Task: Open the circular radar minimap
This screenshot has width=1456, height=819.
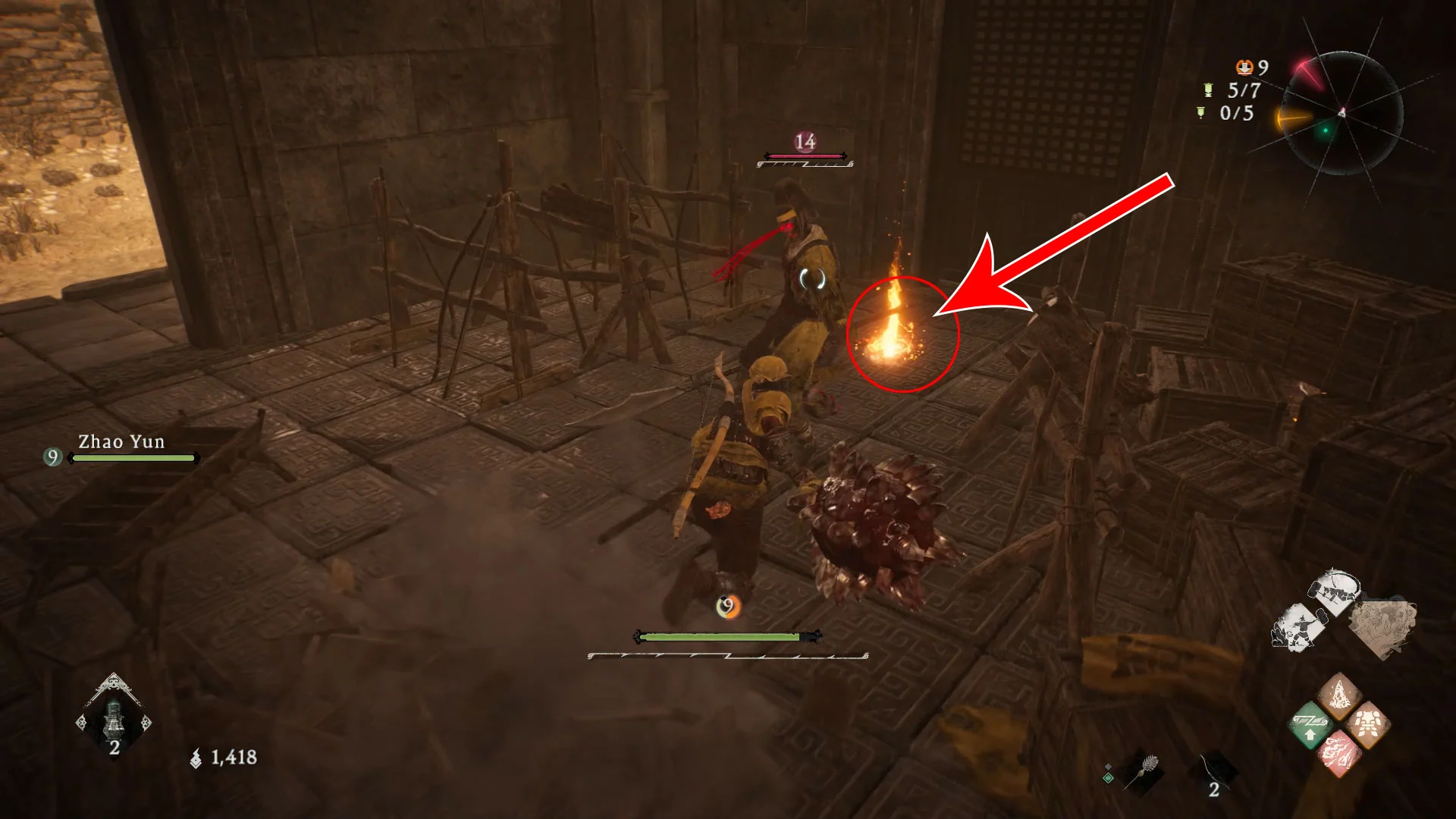Action: coord(1341,113)
